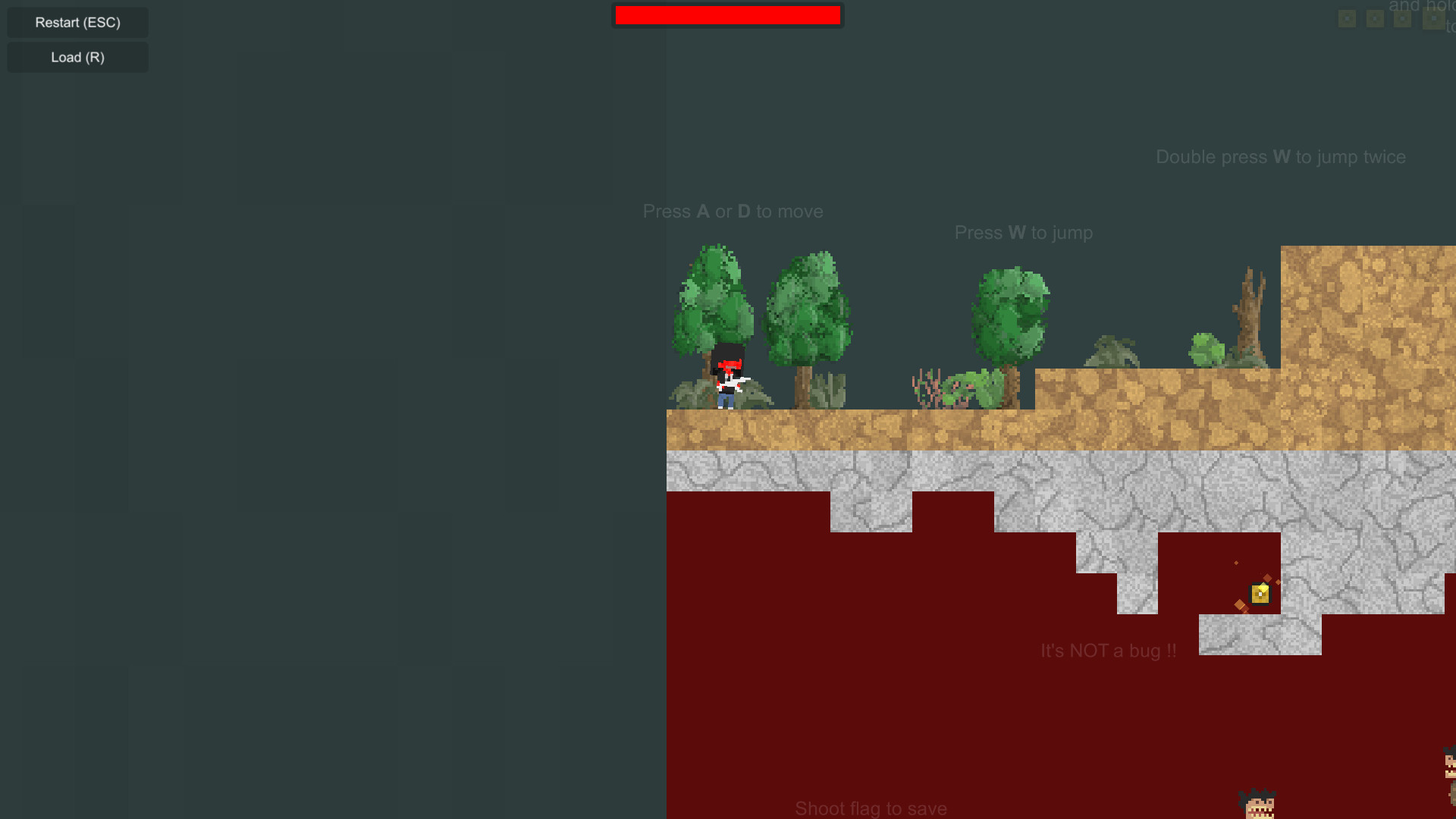Click the glowing gold coin pickup
The image size is (1456, 819).
[x=1259, y=595]
